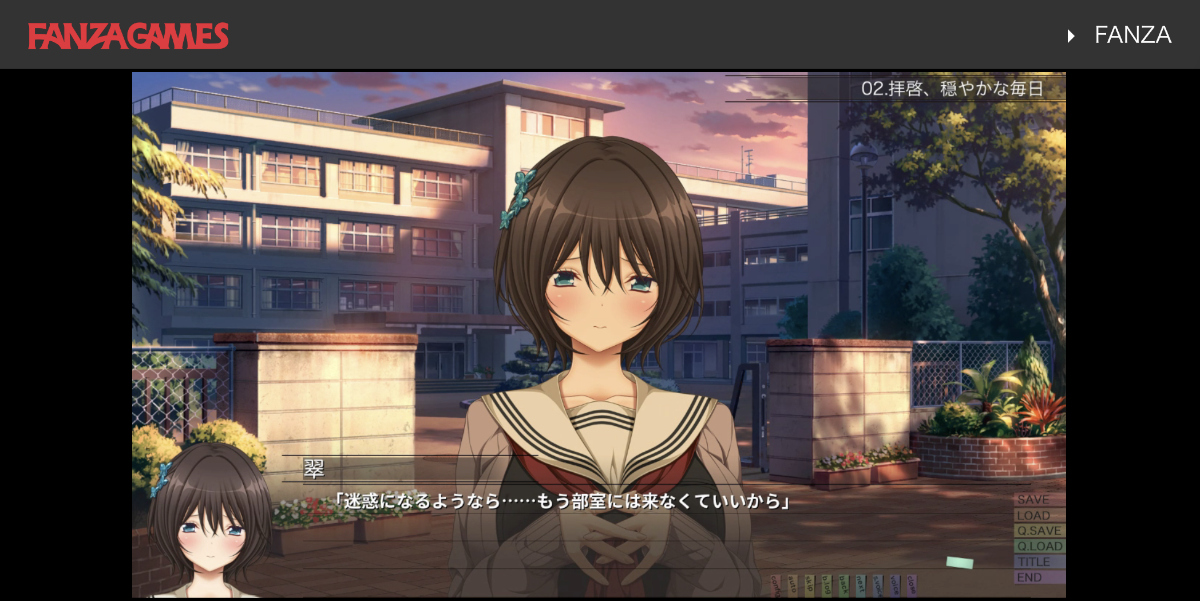Select the back tab
This screenshot has width=1200, height=601.
tap(844, 584)
